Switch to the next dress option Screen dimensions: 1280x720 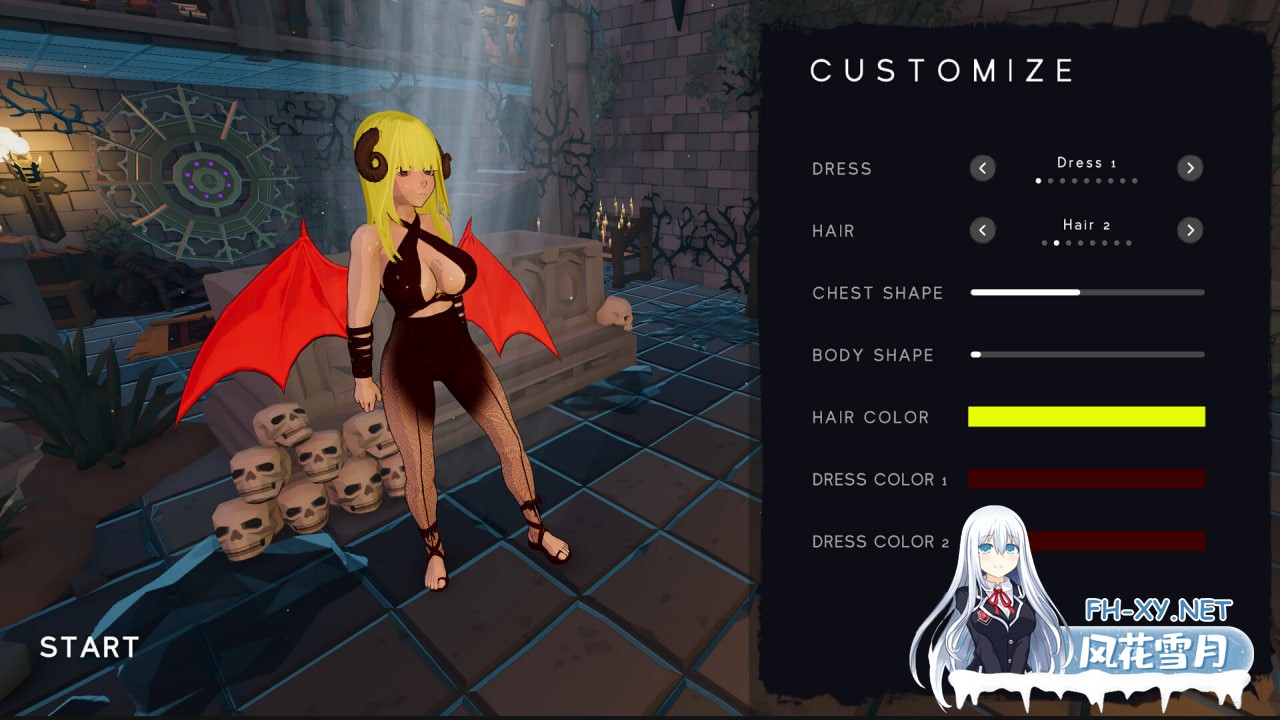click(1189, 168)
